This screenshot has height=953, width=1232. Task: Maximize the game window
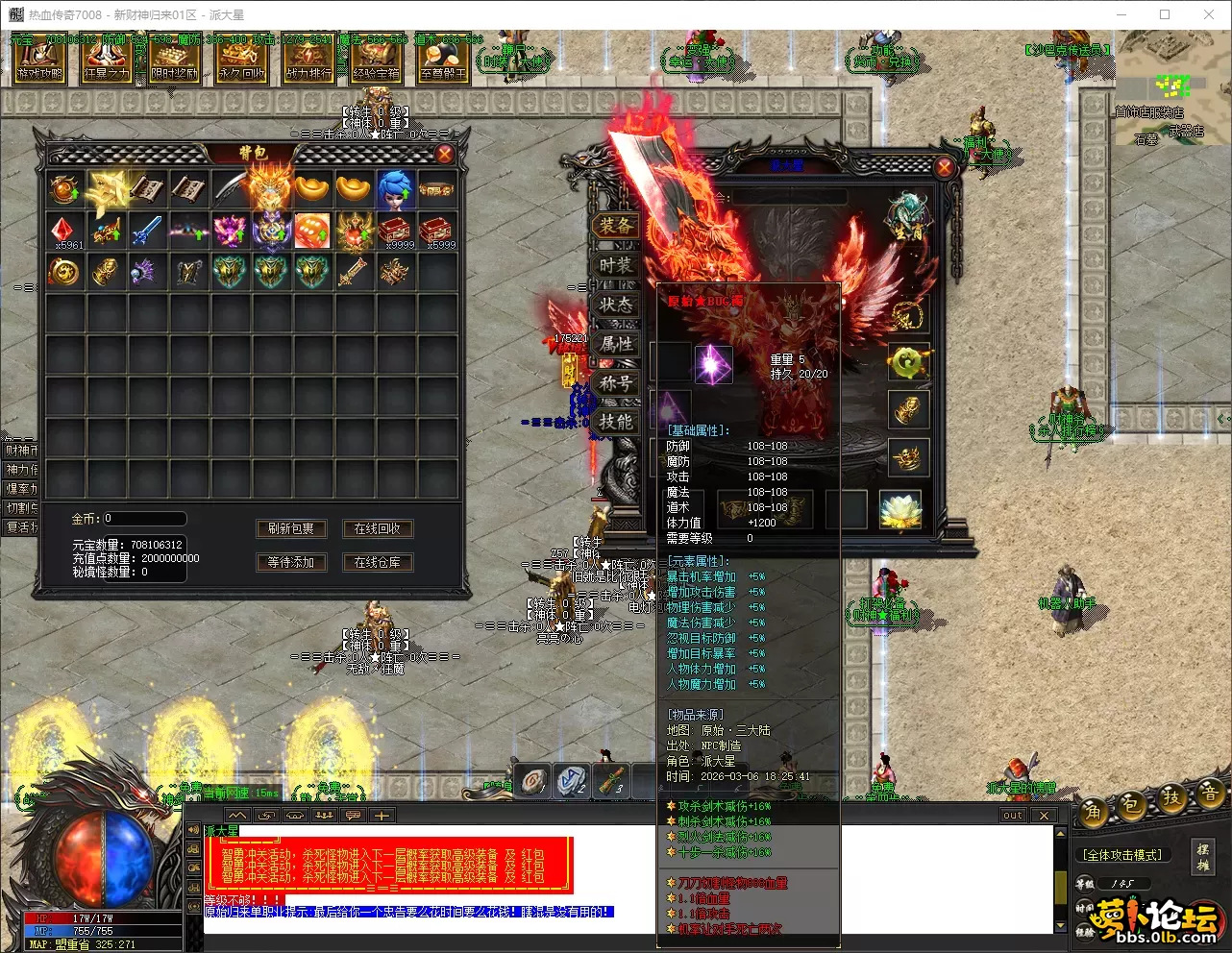tap(1165, 14)
